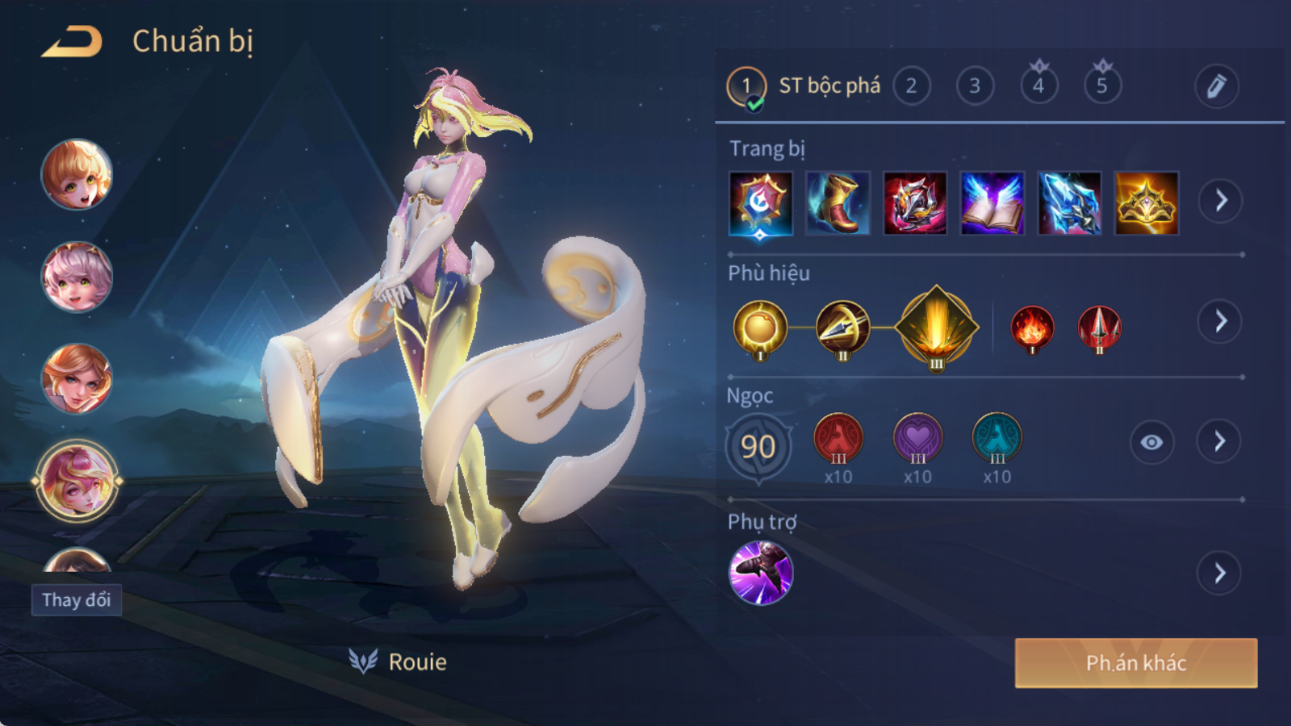This screenshot has height=726, width=1291.
Task: Click the Thay đổi change button
Action: click(76, 600)
